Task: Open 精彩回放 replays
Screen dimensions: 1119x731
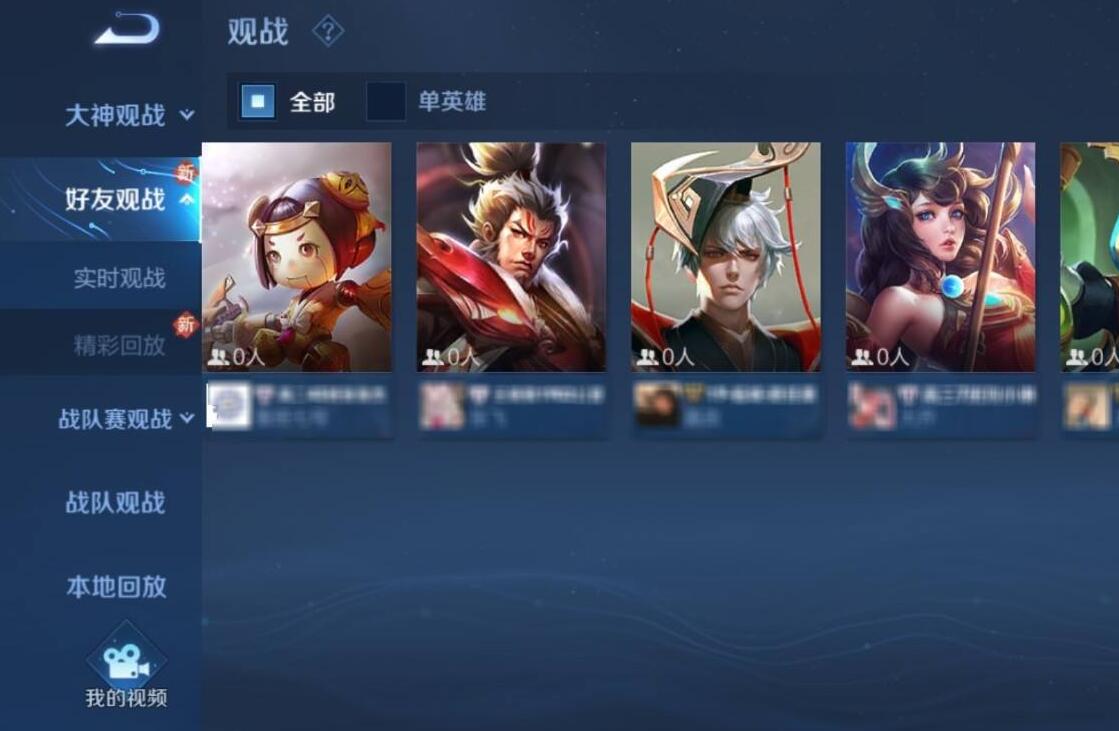Action: pyautogui.click(x=119, y=345)
